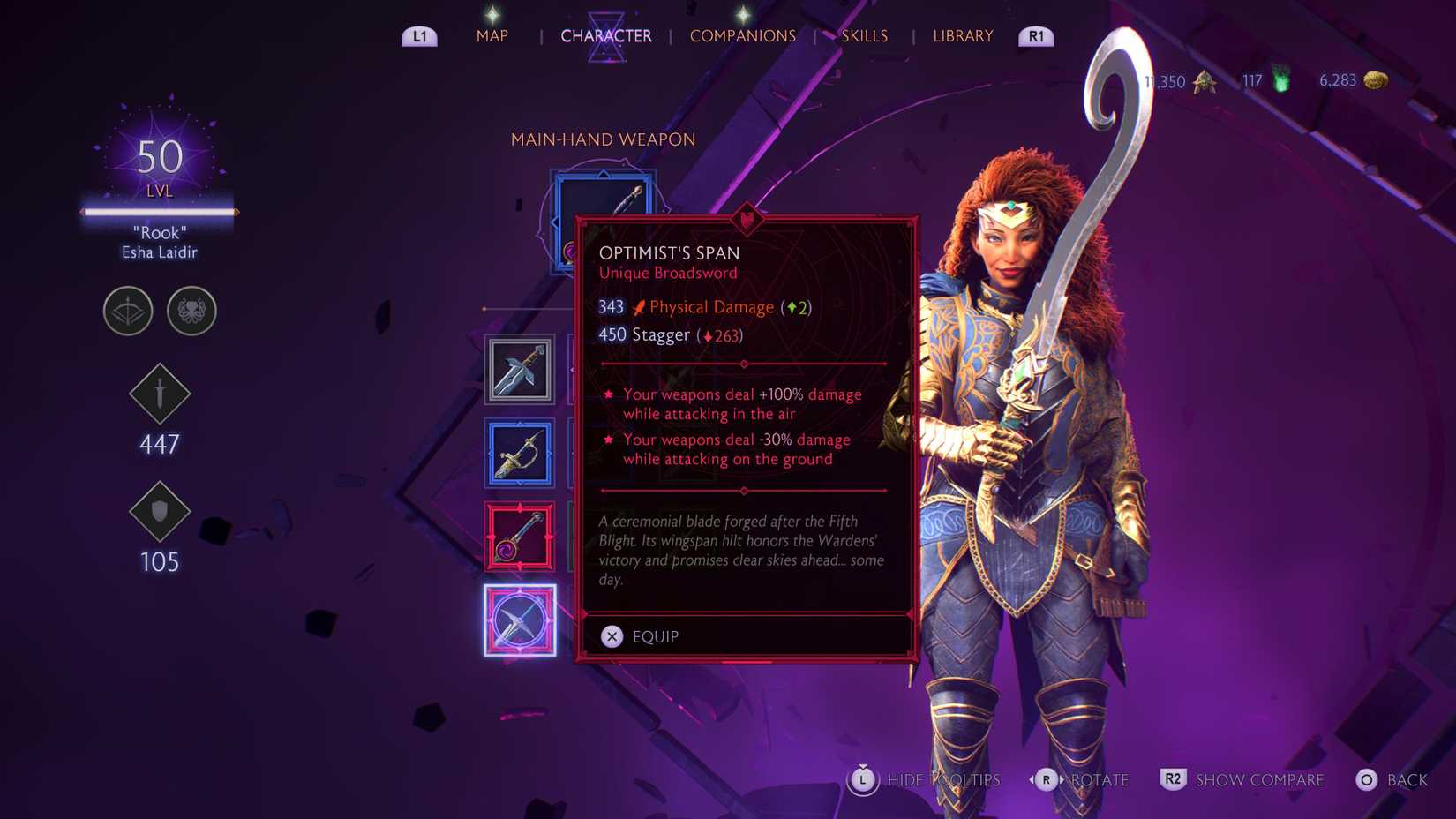1456x819 pixels.
Task: Open the L1 previous page shortcut
Action: (x=419, y=36)
